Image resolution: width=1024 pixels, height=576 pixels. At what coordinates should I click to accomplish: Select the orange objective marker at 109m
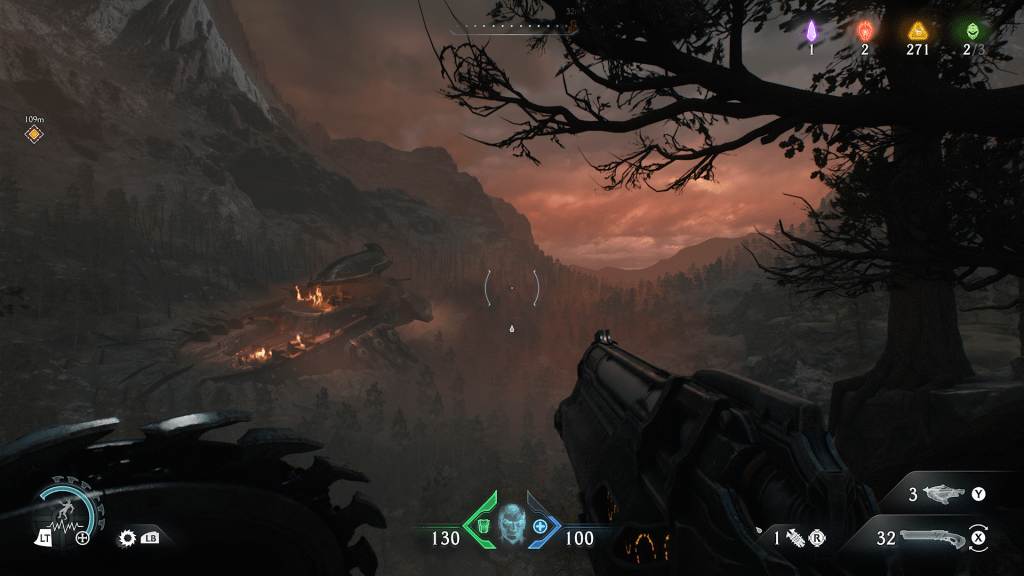coord(34,134)
